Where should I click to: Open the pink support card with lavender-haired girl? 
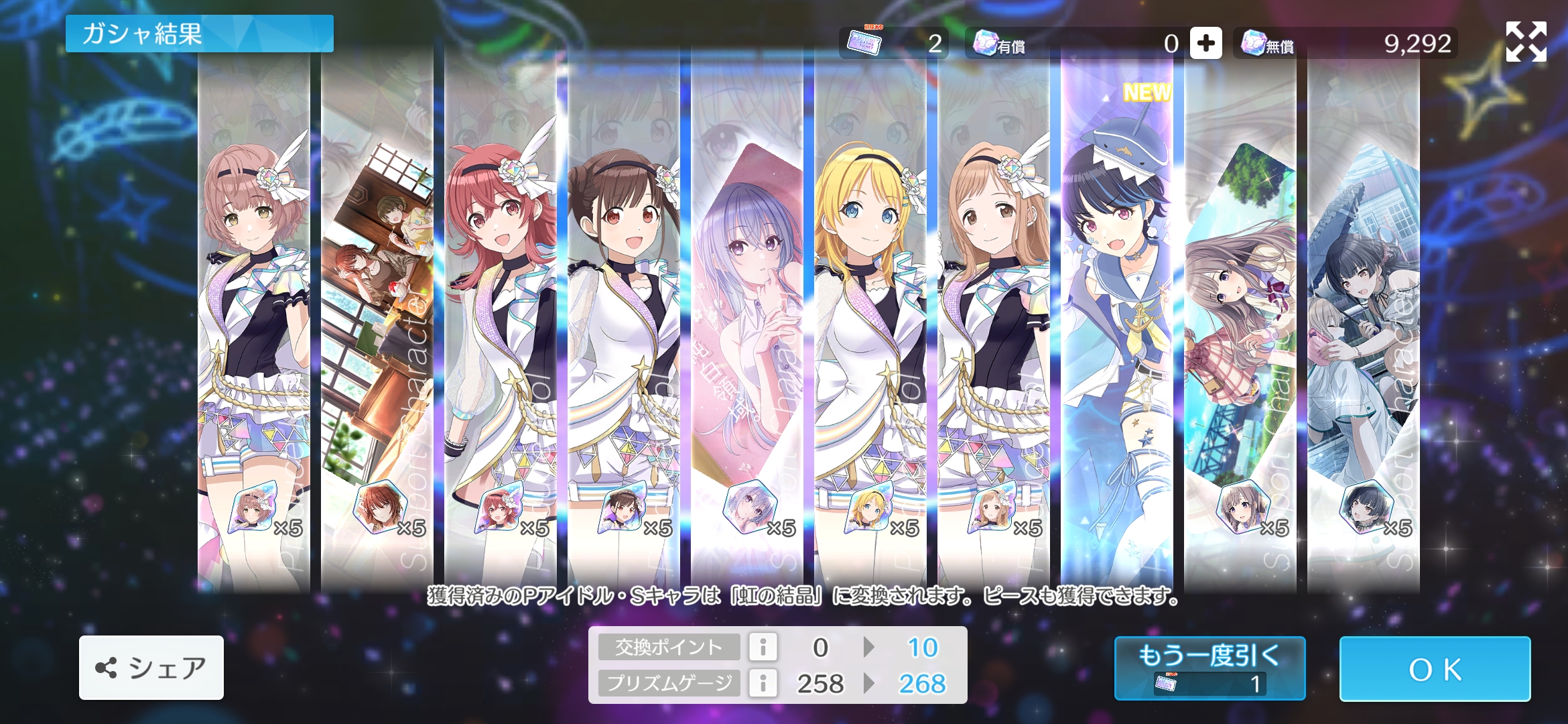point(746,322)
